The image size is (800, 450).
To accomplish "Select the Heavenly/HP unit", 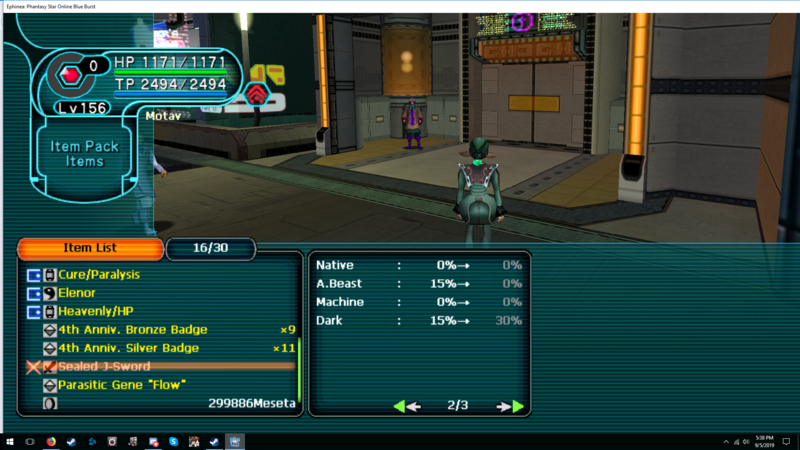I will tap(95, 311).
